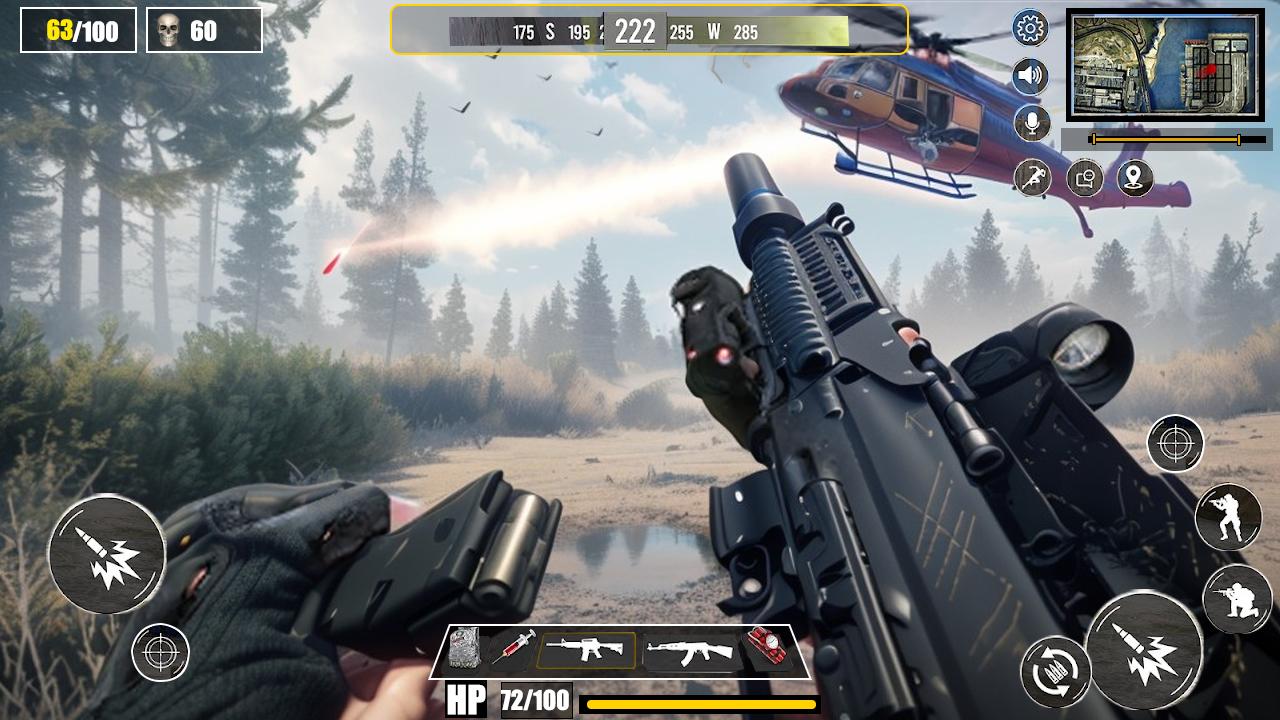Select the M4 rifle inventory slot

[585, 650]
